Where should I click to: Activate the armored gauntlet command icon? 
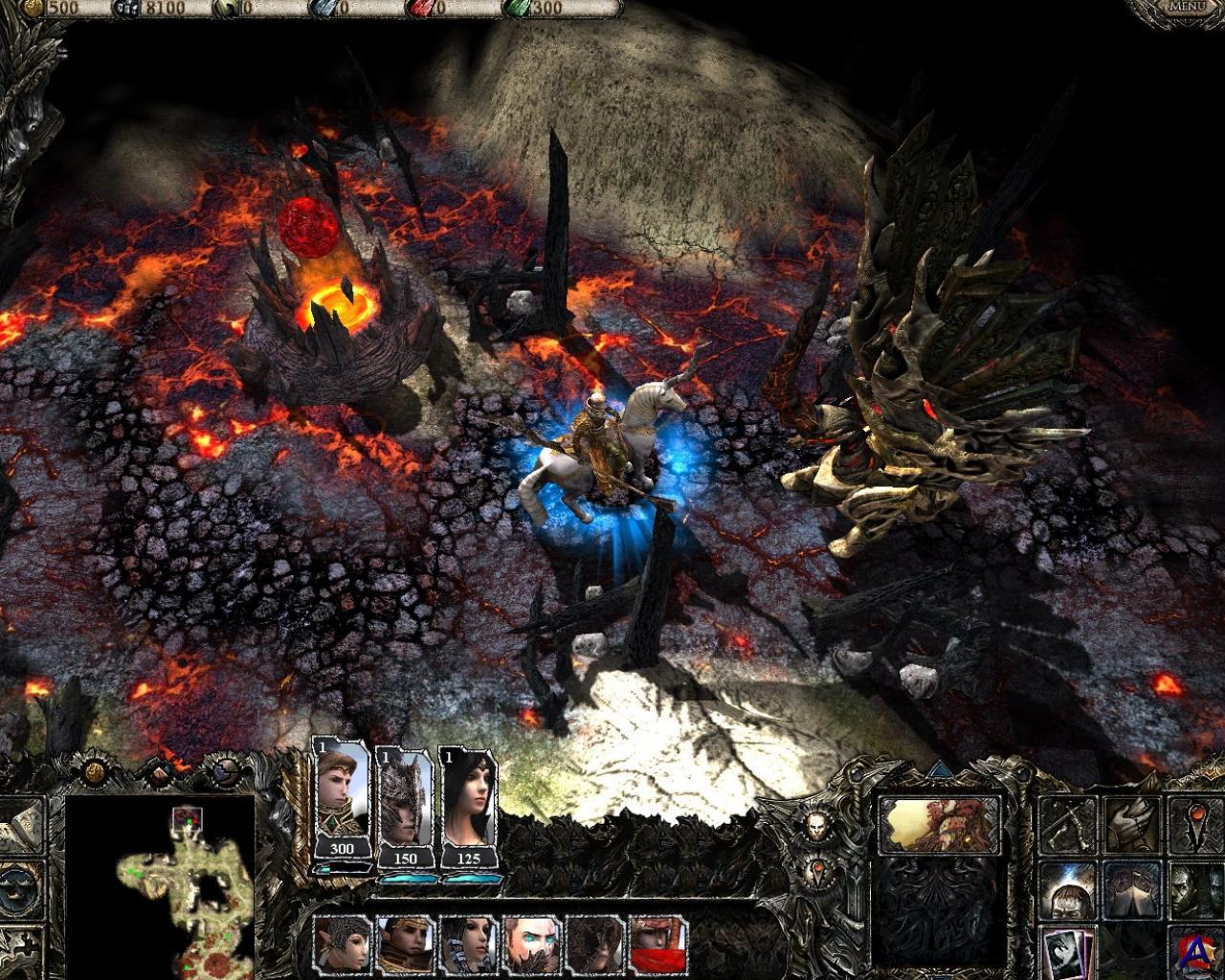(1130, 824)
